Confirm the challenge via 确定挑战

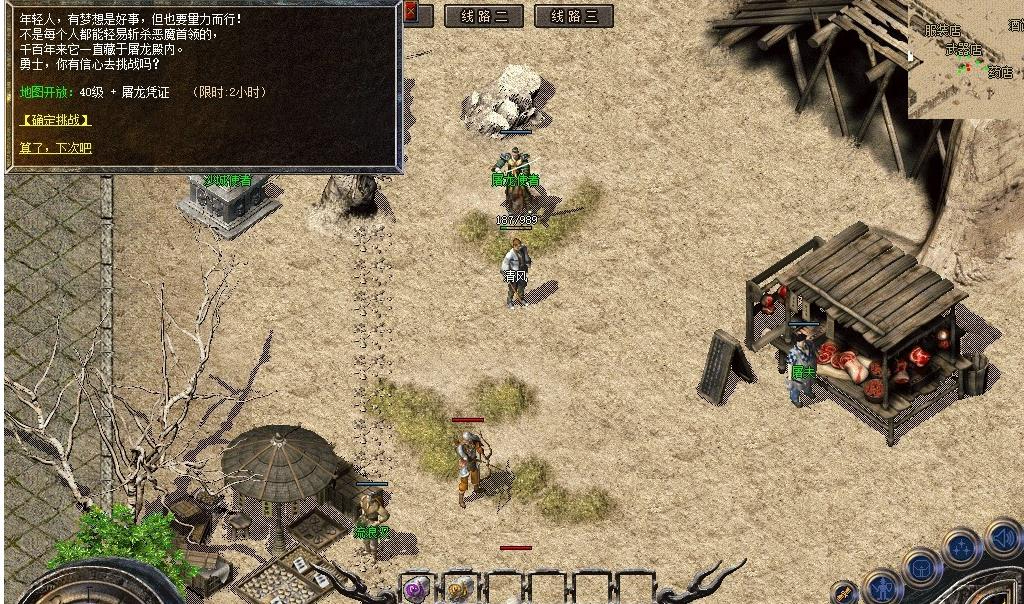56,120
